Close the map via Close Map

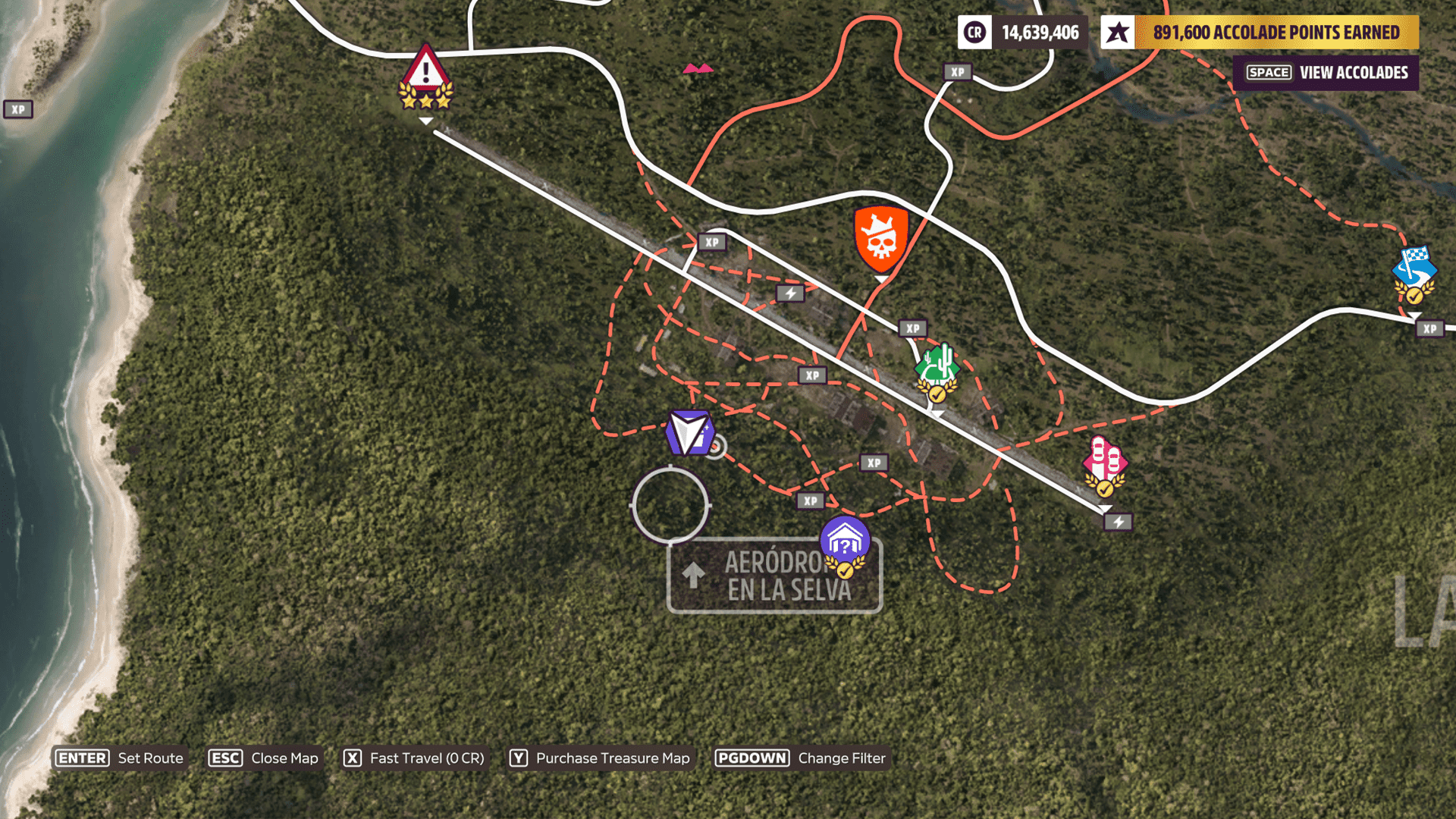click(264, 758)
